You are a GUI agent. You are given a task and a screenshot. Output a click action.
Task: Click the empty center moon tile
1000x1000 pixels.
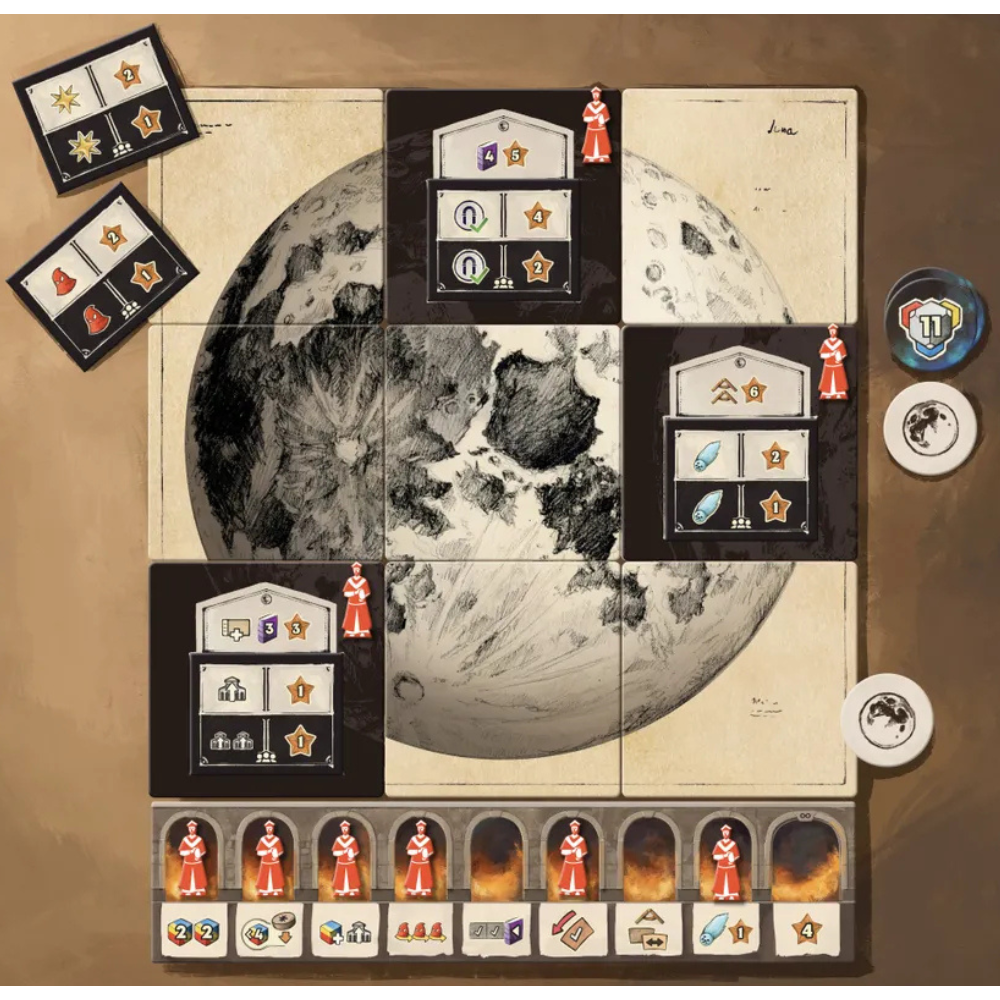[x=503, y=442]
